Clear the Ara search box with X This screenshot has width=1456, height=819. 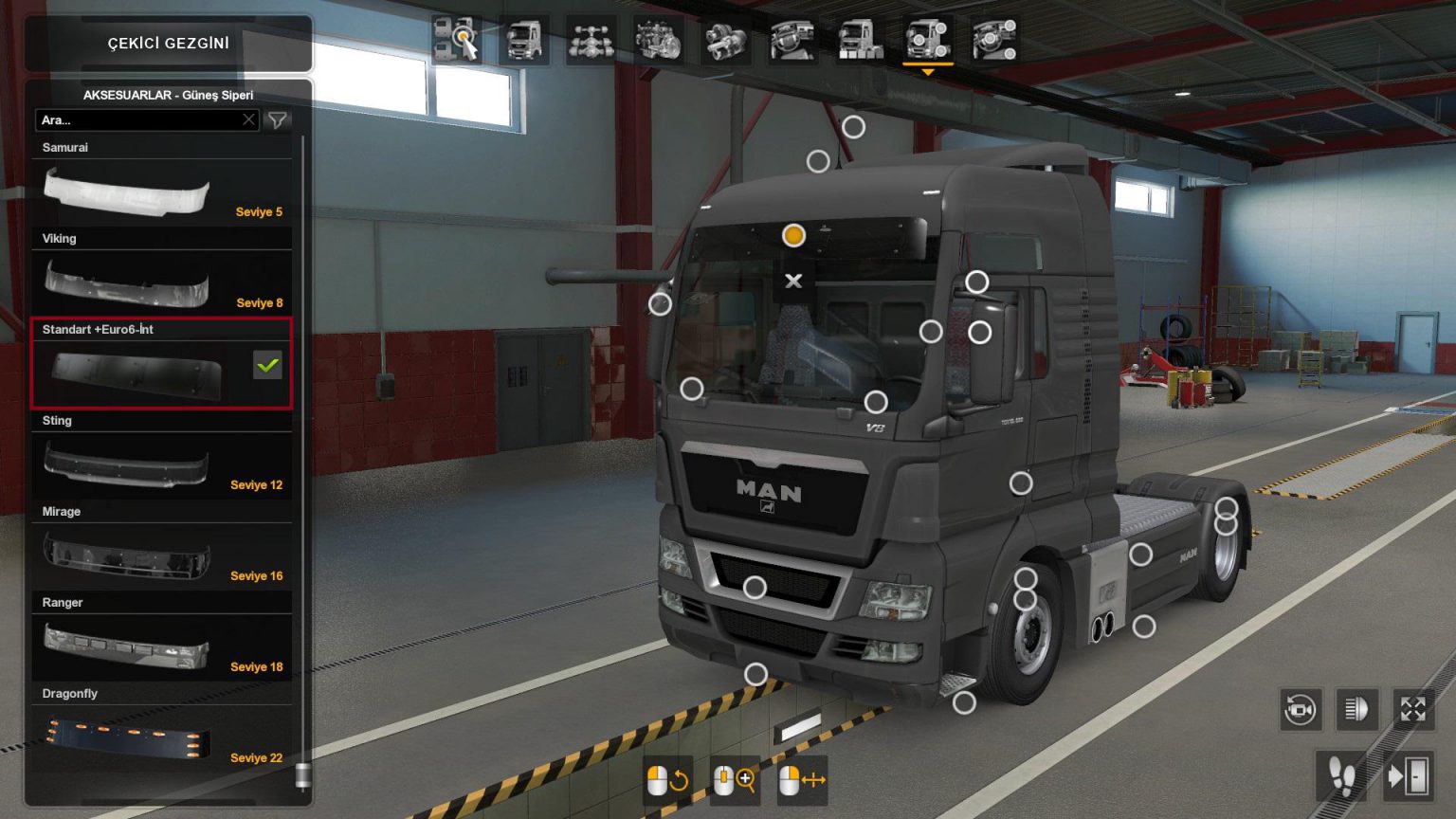point(248,119)
